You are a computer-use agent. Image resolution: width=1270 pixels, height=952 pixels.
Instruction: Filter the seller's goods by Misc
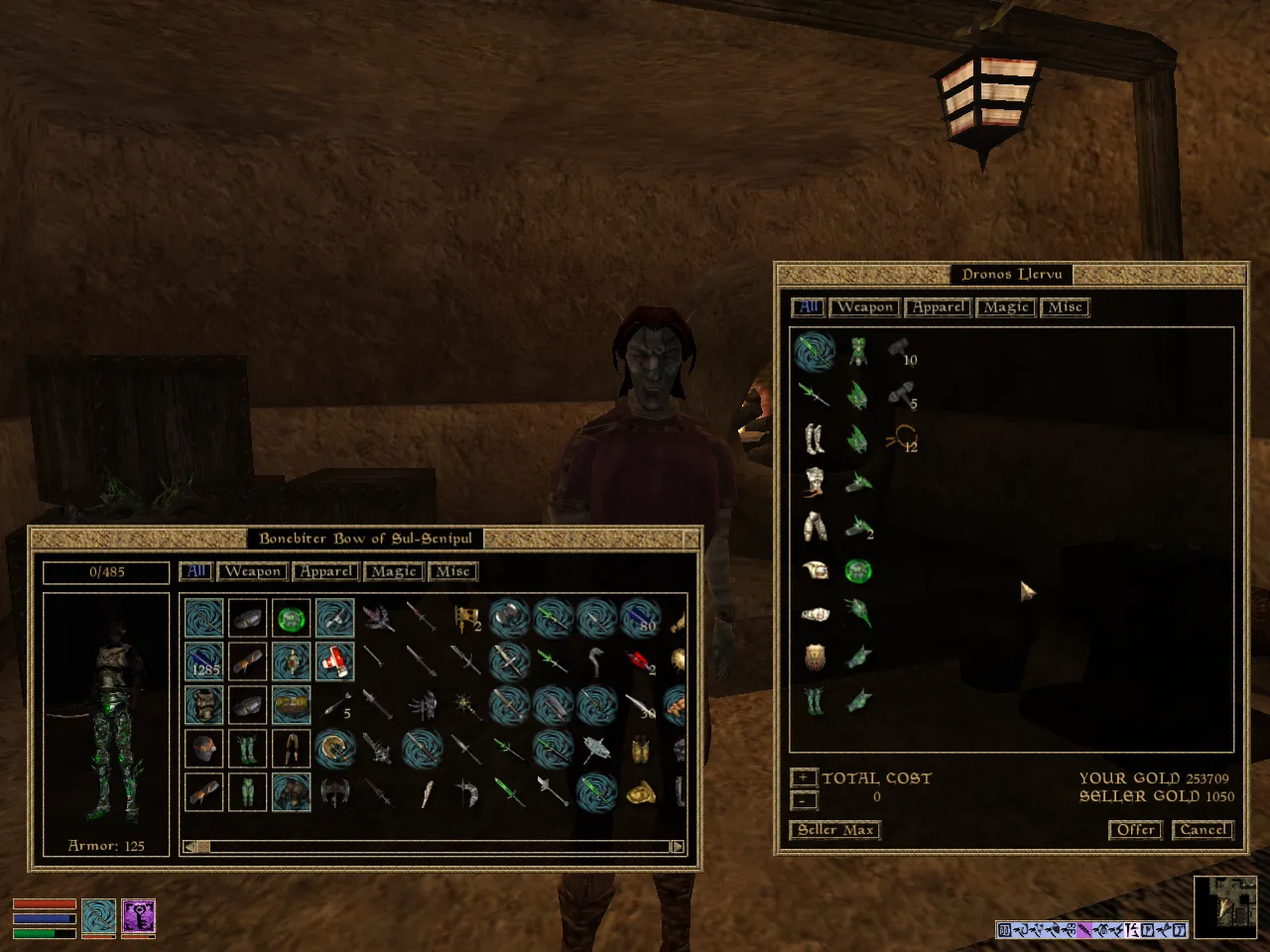click(1065, 307)
